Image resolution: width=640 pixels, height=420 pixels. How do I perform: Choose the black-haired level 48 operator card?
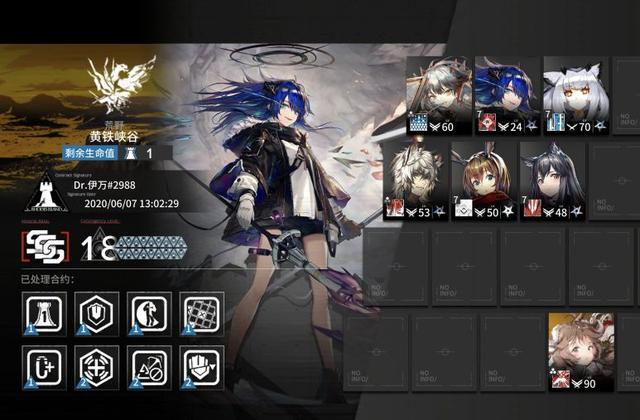549,180
